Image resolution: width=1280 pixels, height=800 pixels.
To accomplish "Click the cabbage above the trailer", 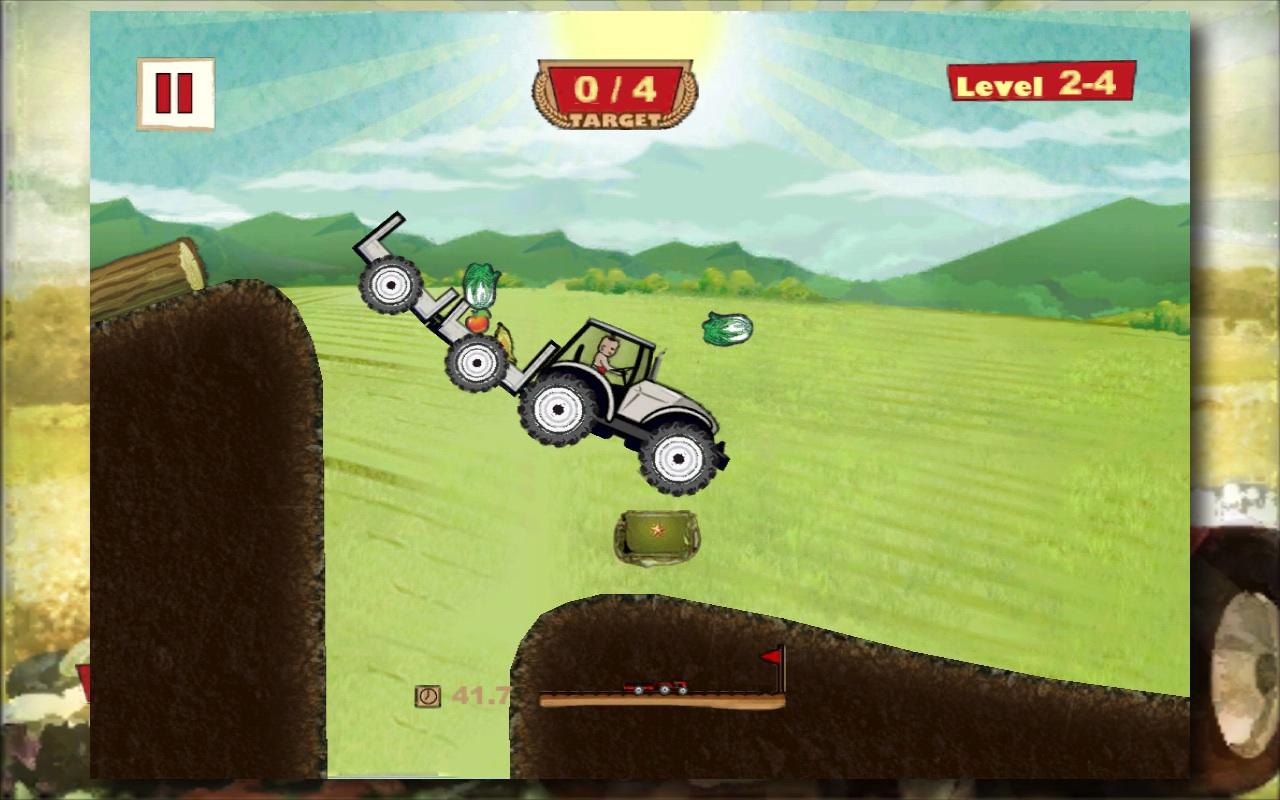I will coord(479,288).
